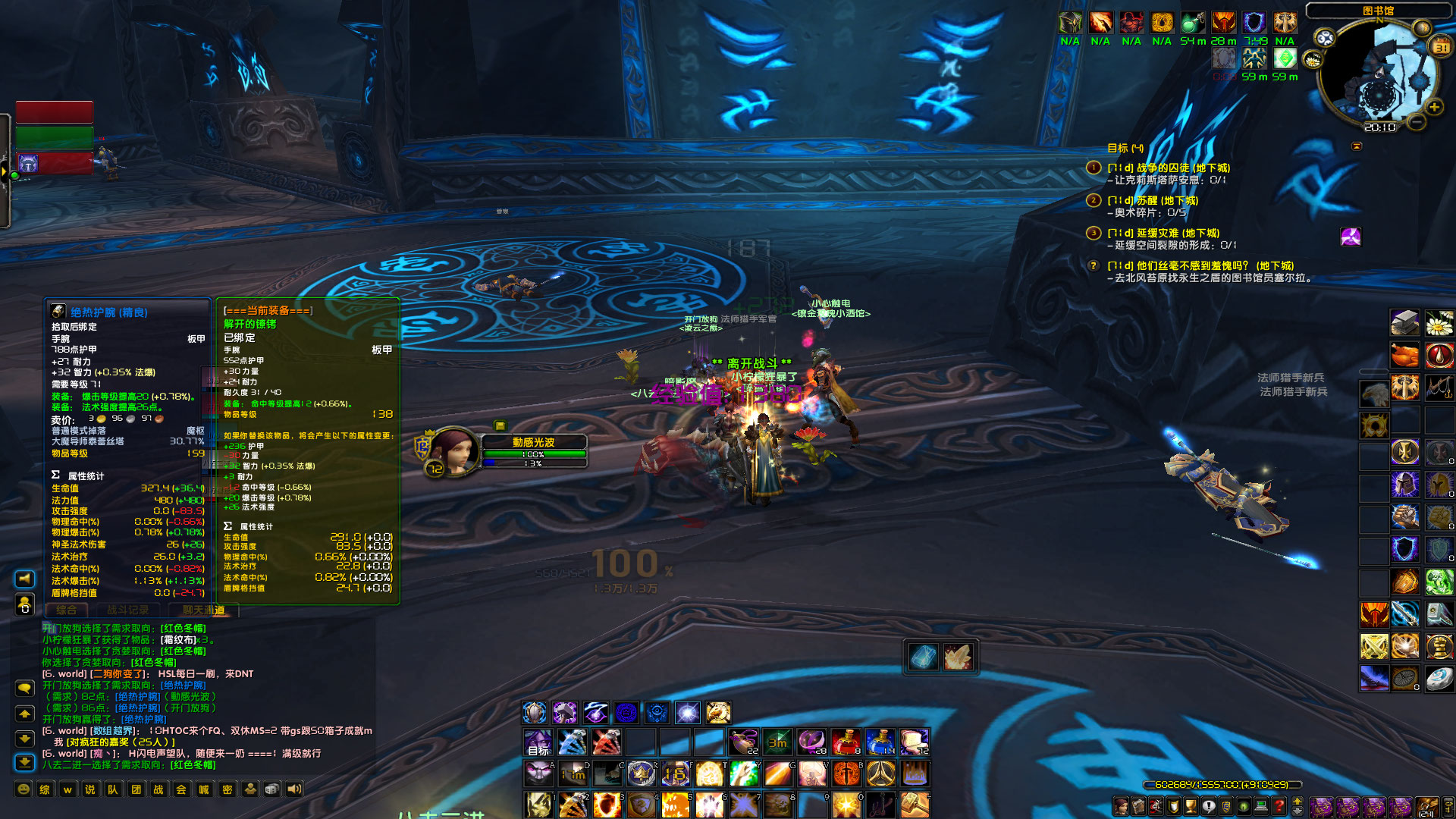Toggle the 密 whisper chat channel button

(227, 789)
